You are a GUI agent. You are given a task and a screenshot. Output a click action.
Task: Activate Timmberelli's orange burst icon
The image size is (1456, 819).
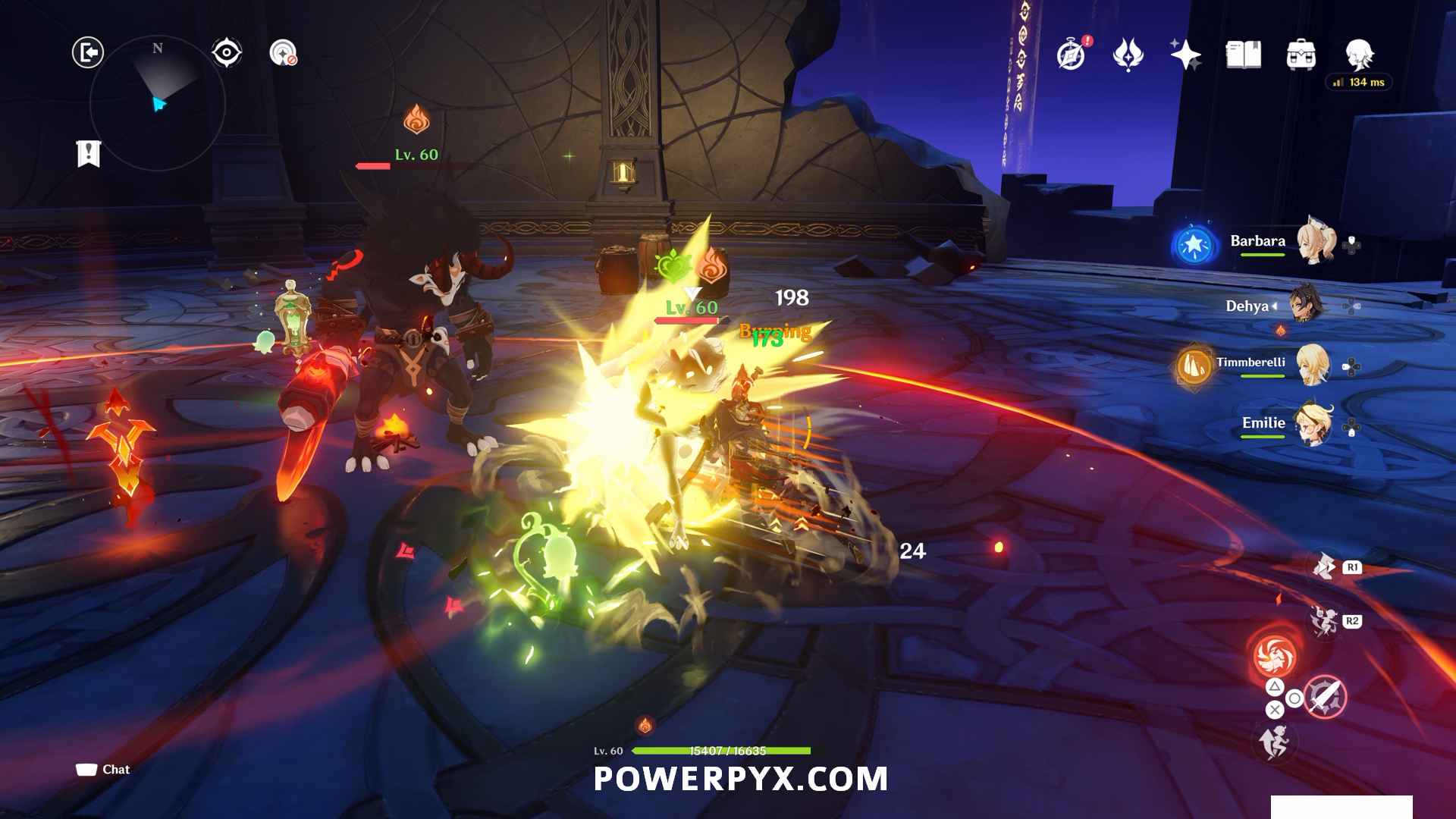click(1194, 367)
